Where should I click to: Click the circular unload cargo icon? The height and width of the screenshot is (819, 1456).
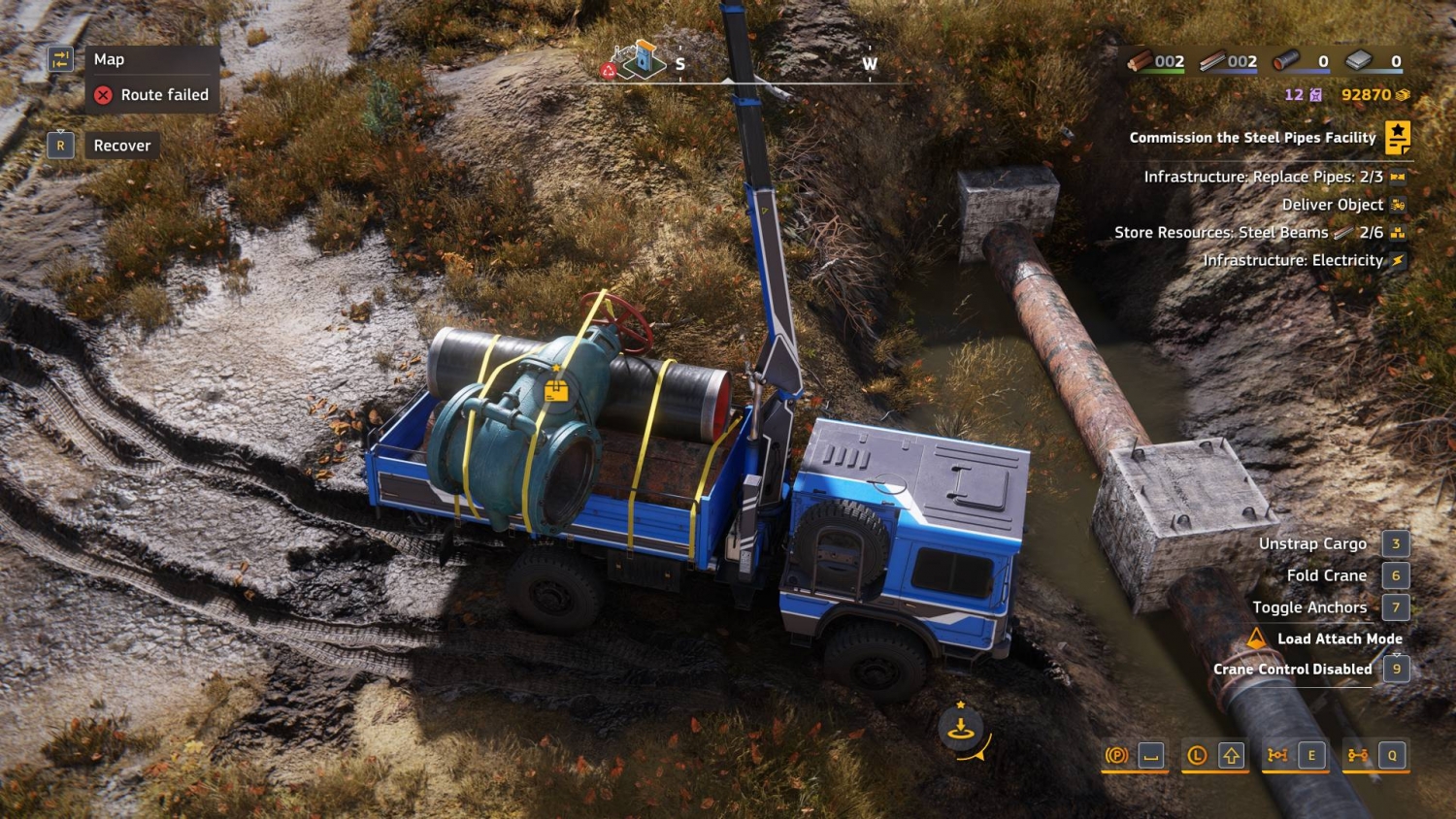(961, 729)
